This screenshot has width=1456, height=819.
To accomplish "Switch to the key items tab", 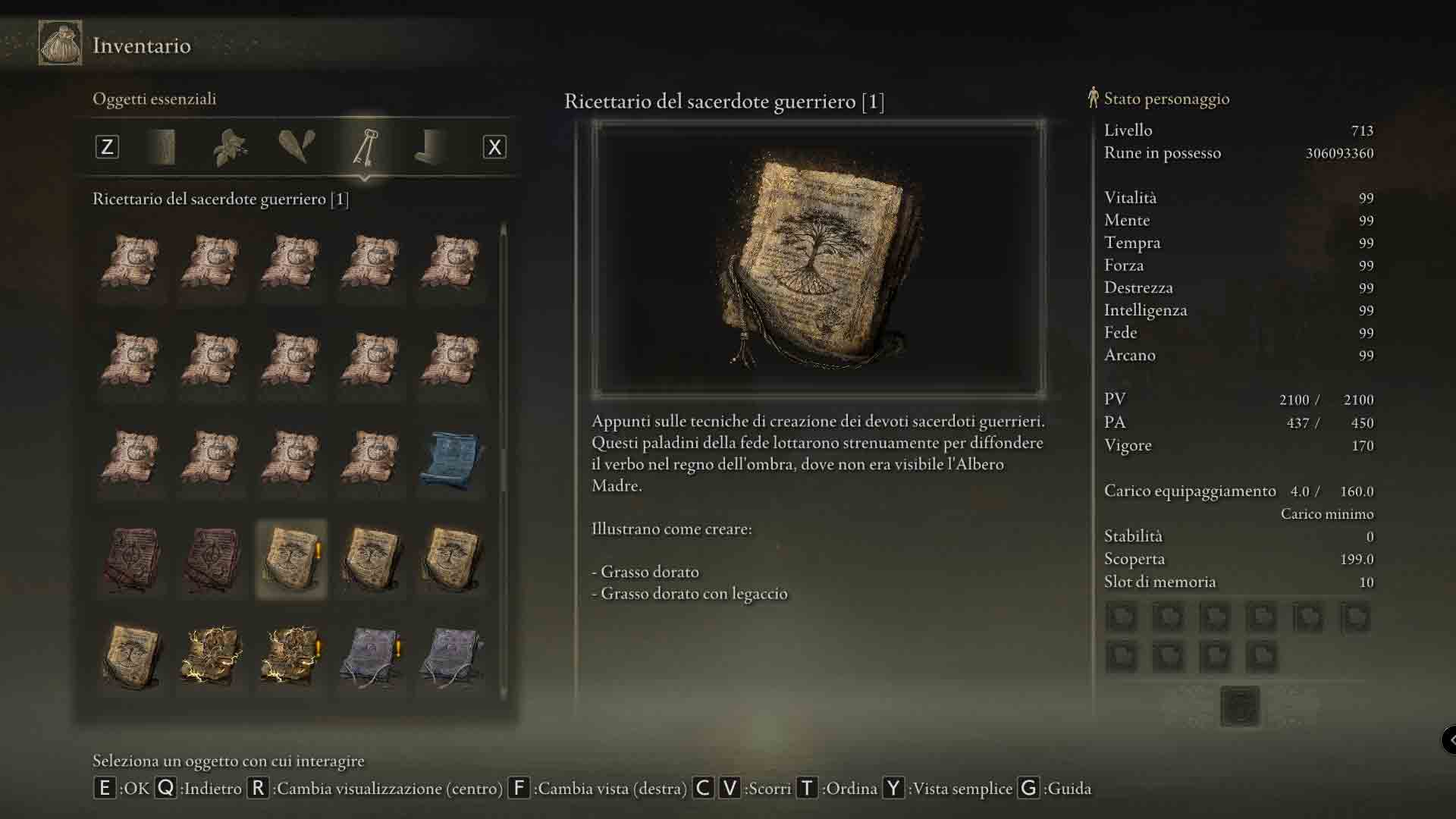I will click(x=365, y=147).
